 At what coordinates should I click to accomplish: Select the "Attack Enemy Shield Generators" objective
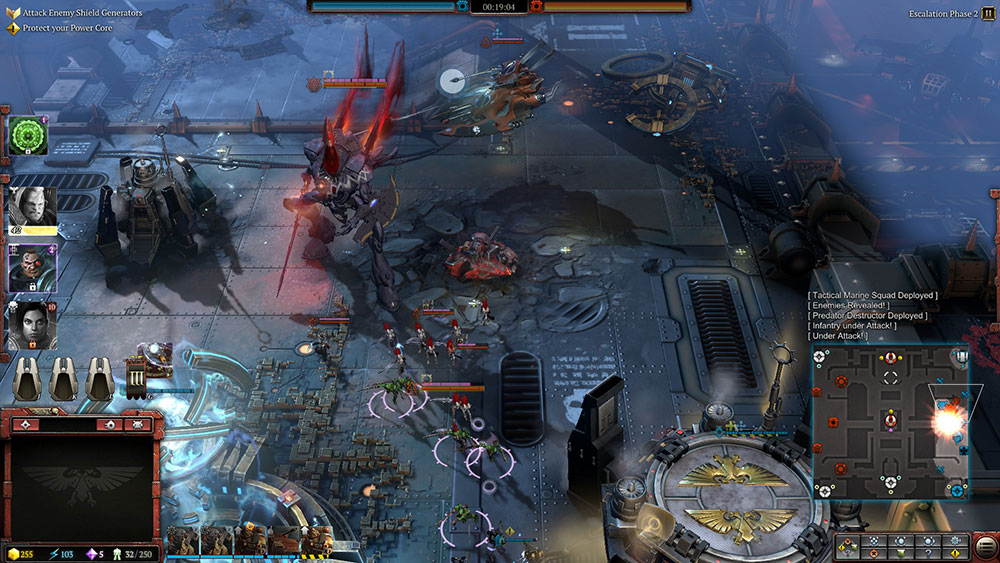[x=78, y=13]
